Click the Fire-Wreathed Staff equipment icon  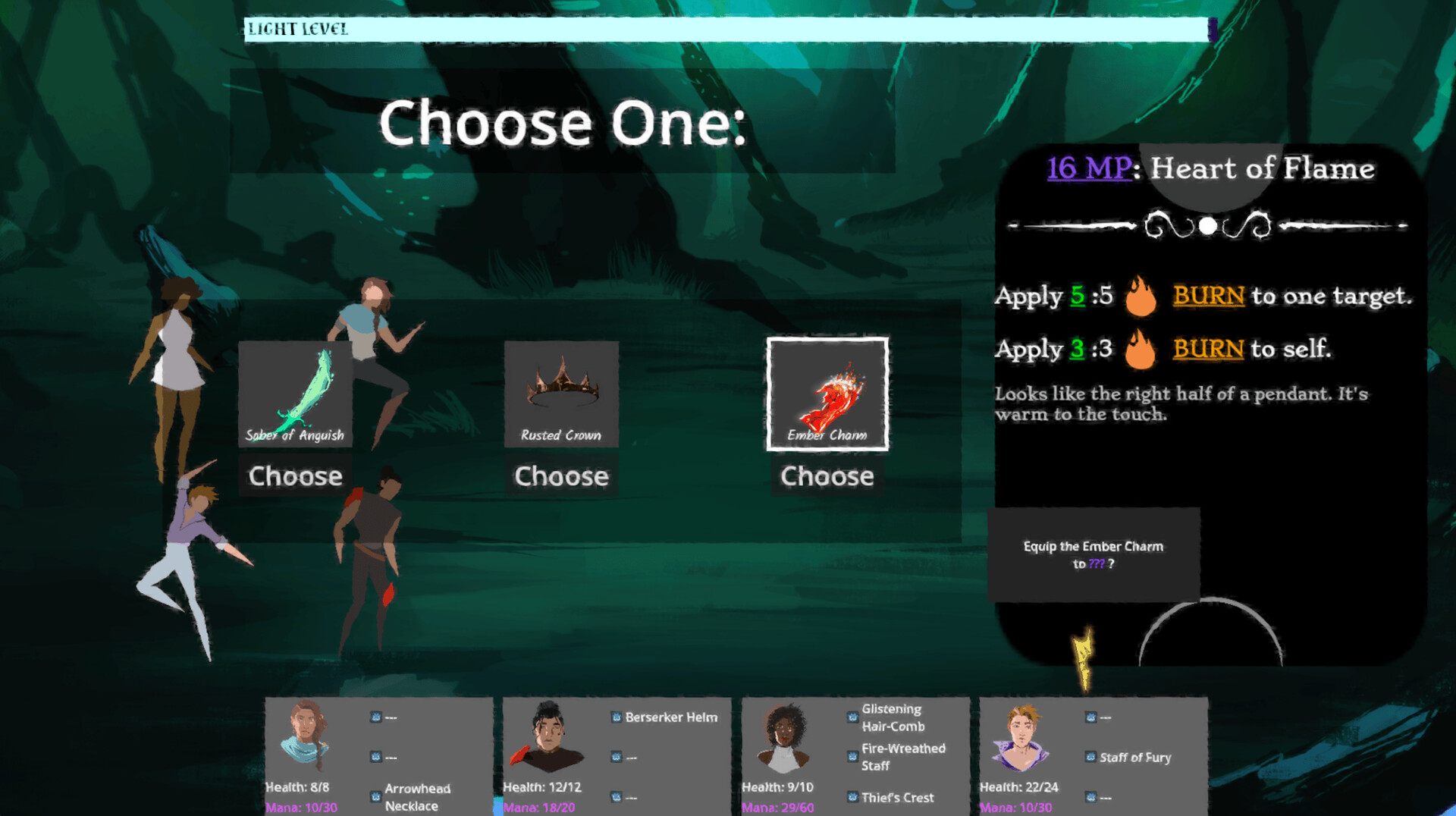pos(850,755)
